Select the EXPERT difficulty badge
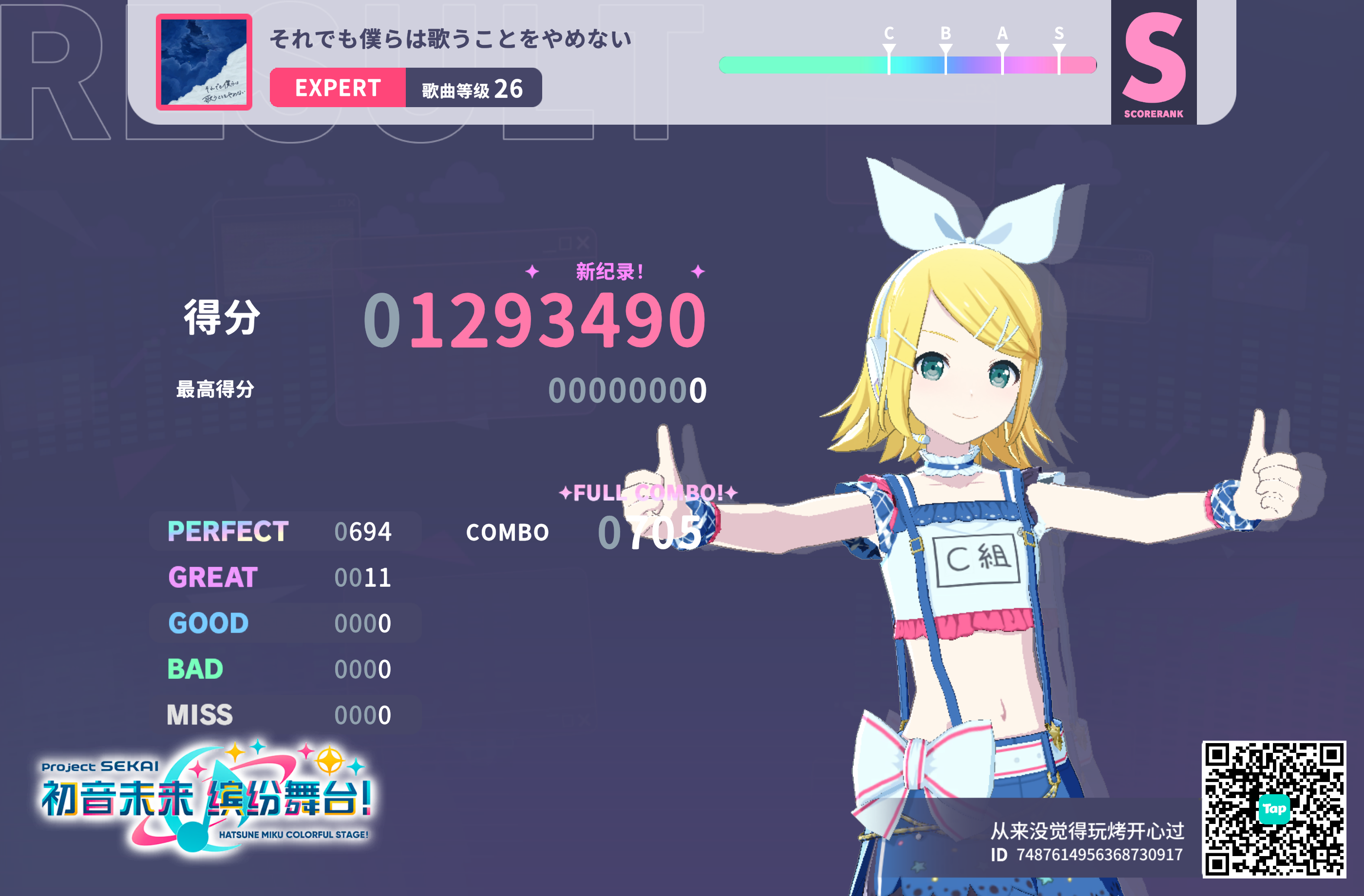This screenshot has width=1364, height=896. point(337,87)
